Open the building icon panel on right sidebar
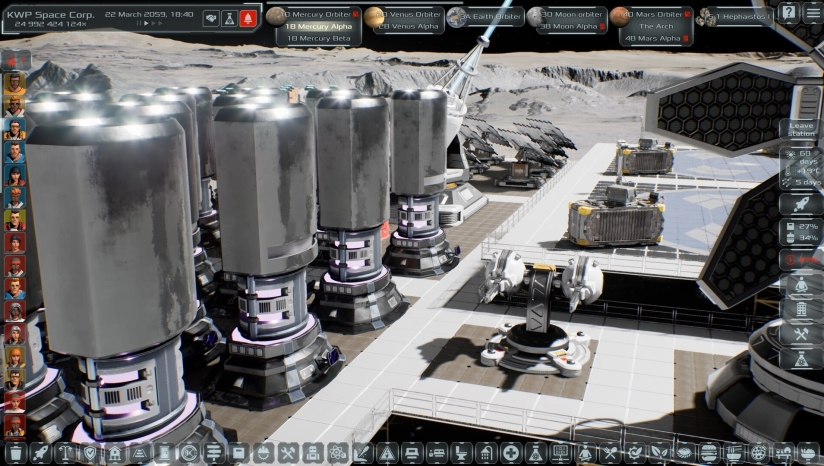Screen dimensions: 824x466 coord(801,309)
